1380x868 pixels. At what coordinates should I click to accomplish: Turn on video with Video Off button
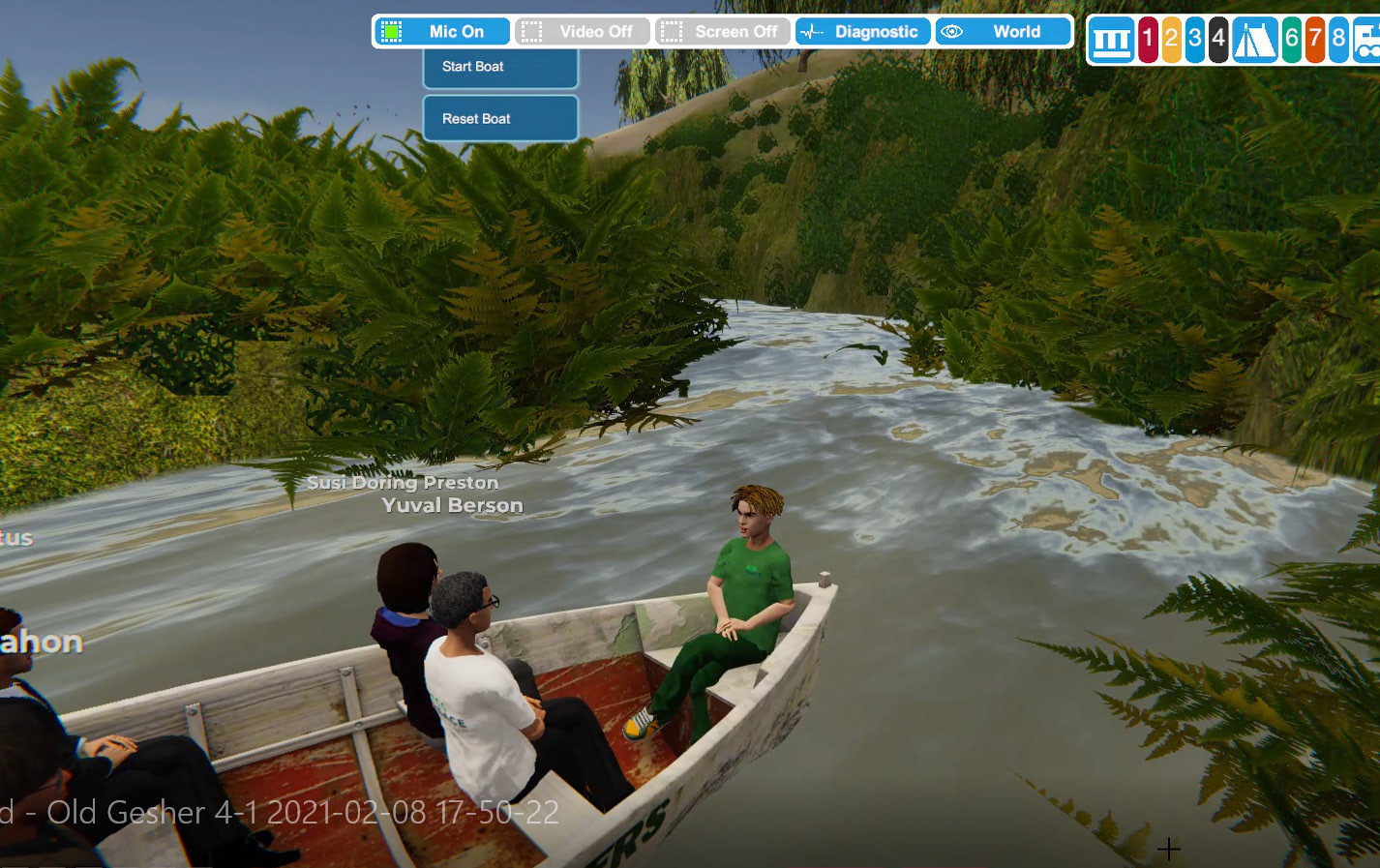[583, 32]
